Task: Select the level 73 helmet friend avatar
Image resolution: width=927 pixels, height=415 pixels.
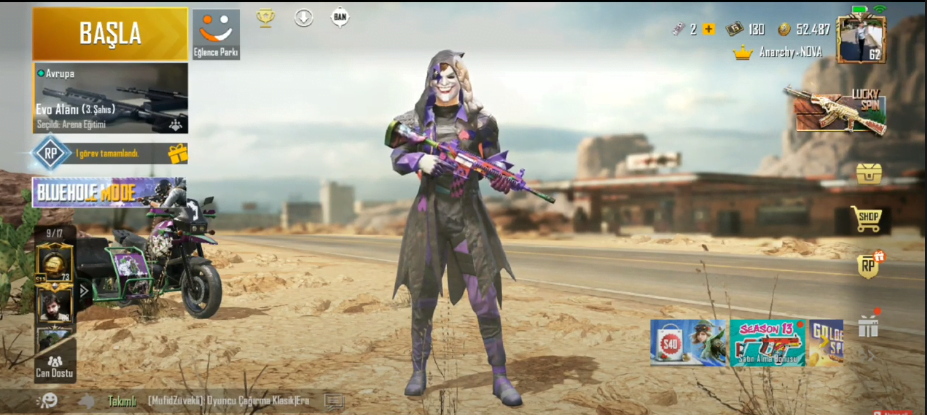Action: 55,264
